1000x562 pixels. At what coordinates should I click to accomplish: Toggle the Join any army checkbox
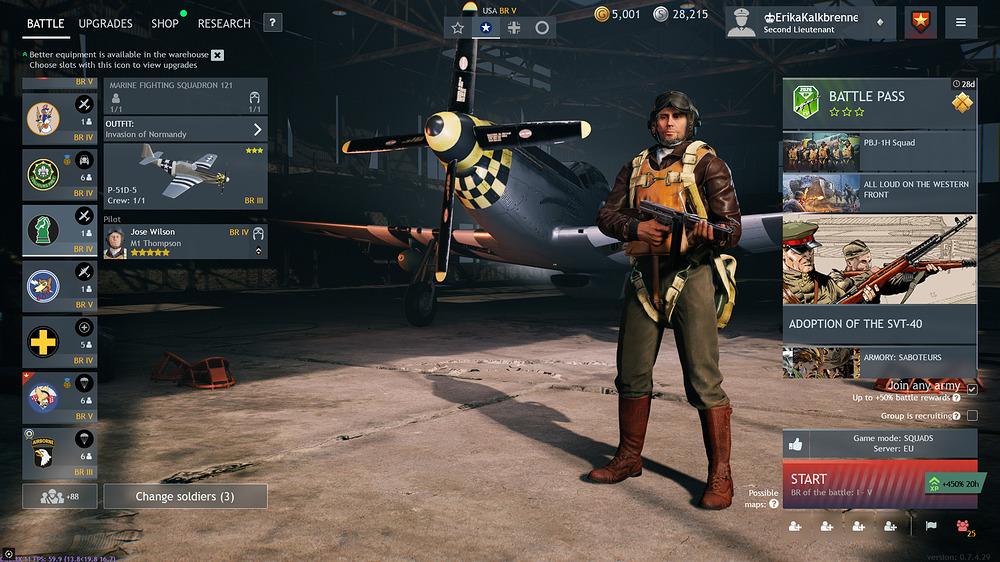972,390
